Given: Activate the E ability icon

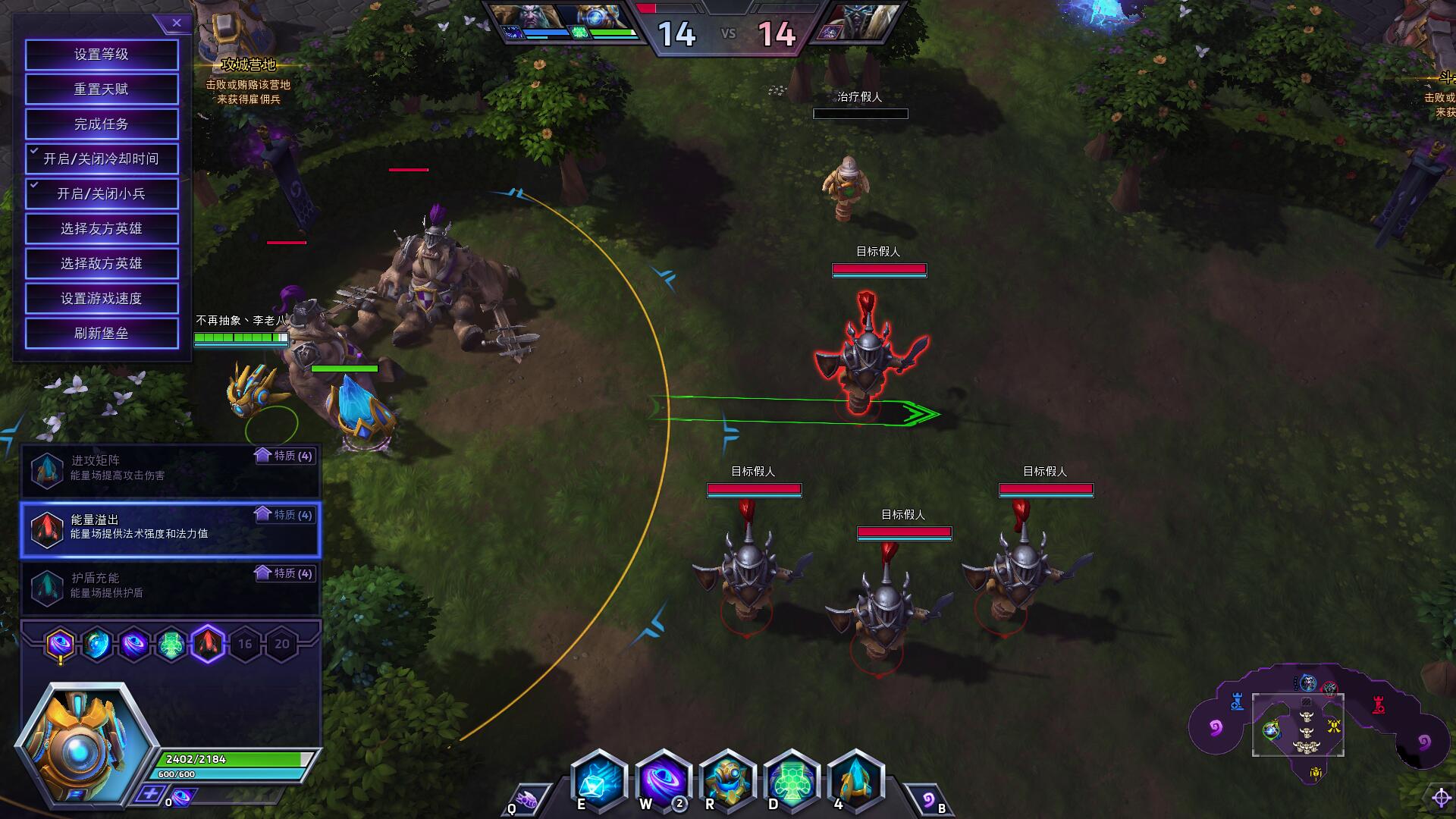Looking at the screenshot, I should click(x=598, y=781).
